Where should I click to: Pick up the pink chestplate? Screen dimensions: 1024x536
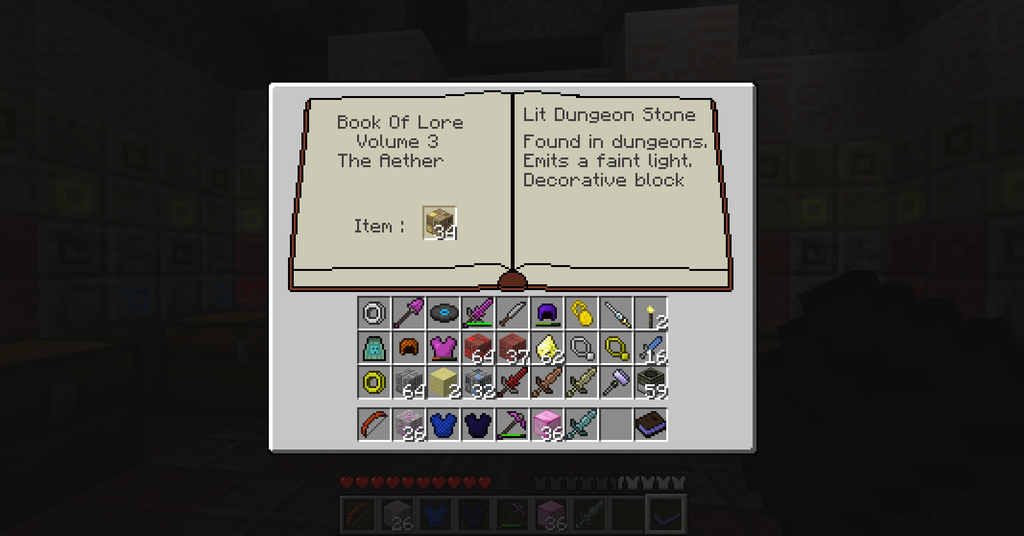coord(443,348)
